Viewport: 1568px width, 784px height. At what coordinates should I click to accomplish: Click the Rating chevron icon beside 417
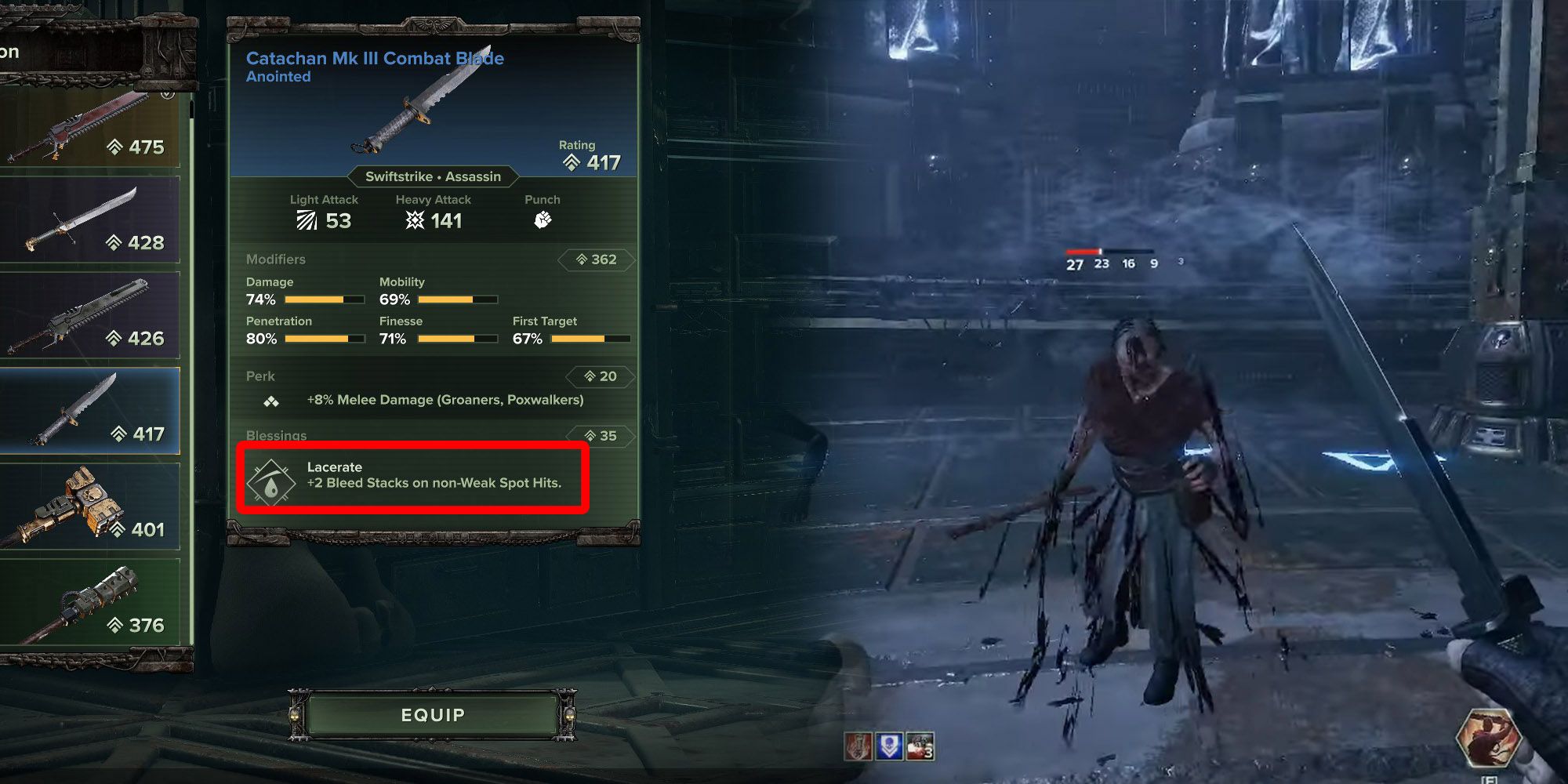pos(571,162)
